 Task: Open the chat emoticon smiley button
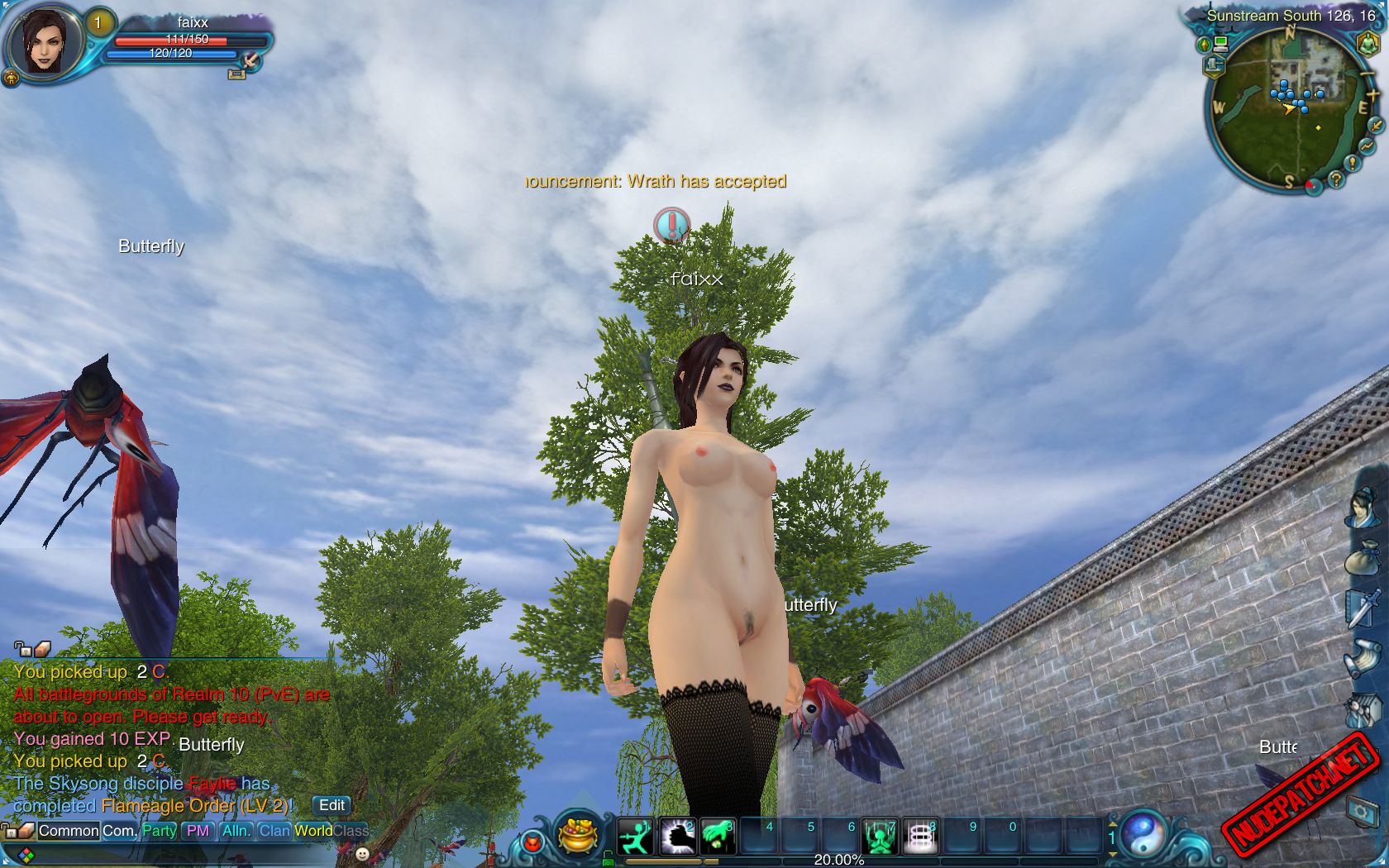click(362, 853)
